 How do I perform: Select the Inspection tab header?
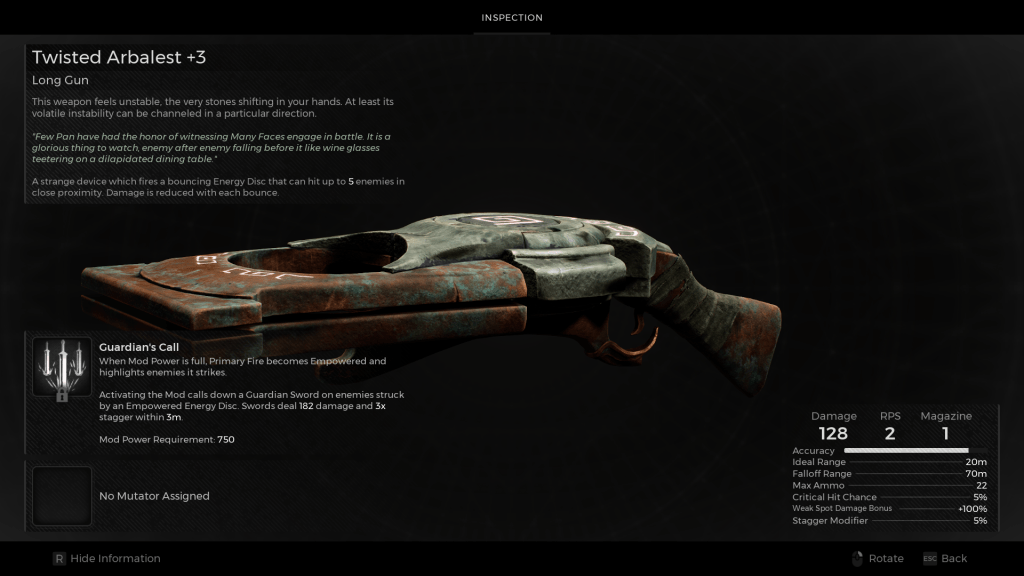[511, 18]
